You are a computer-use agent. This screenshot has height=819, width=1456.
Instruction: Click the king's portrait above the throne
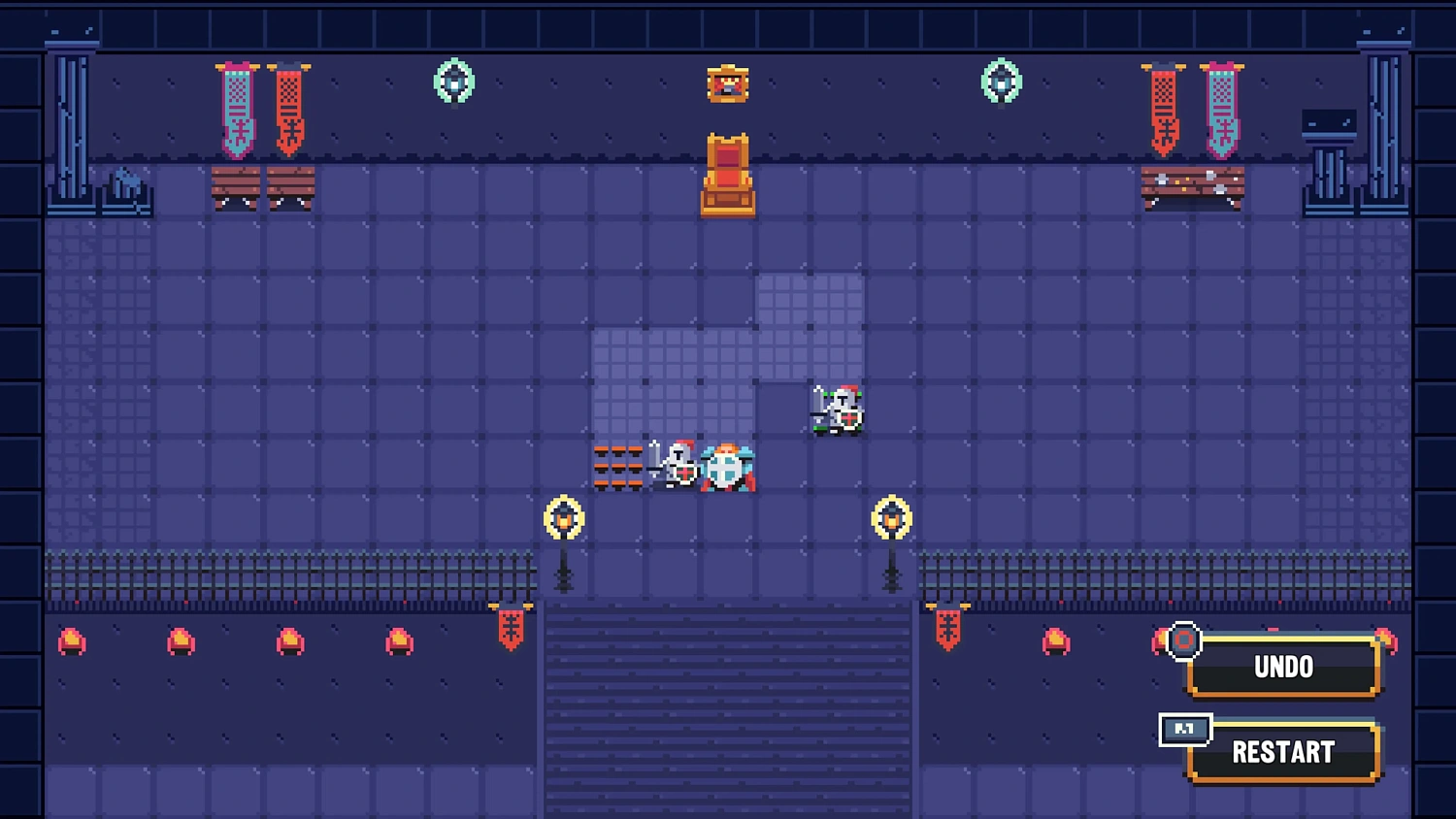point(727,83)
